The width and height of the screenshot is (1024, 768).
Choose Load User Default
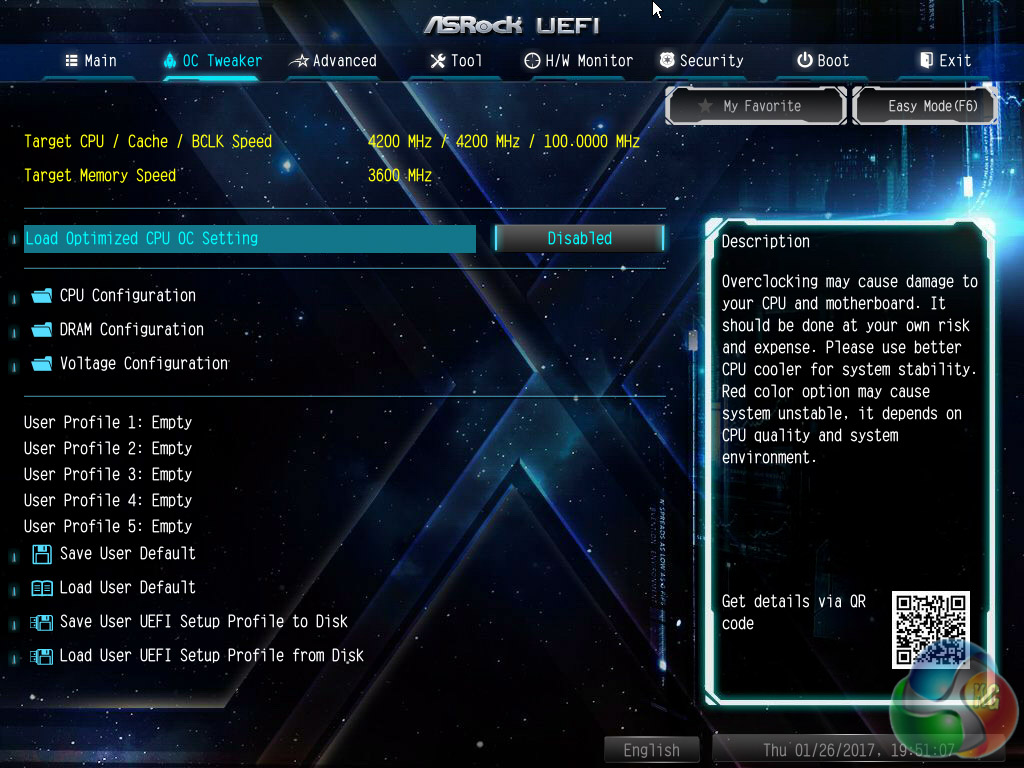127,588
